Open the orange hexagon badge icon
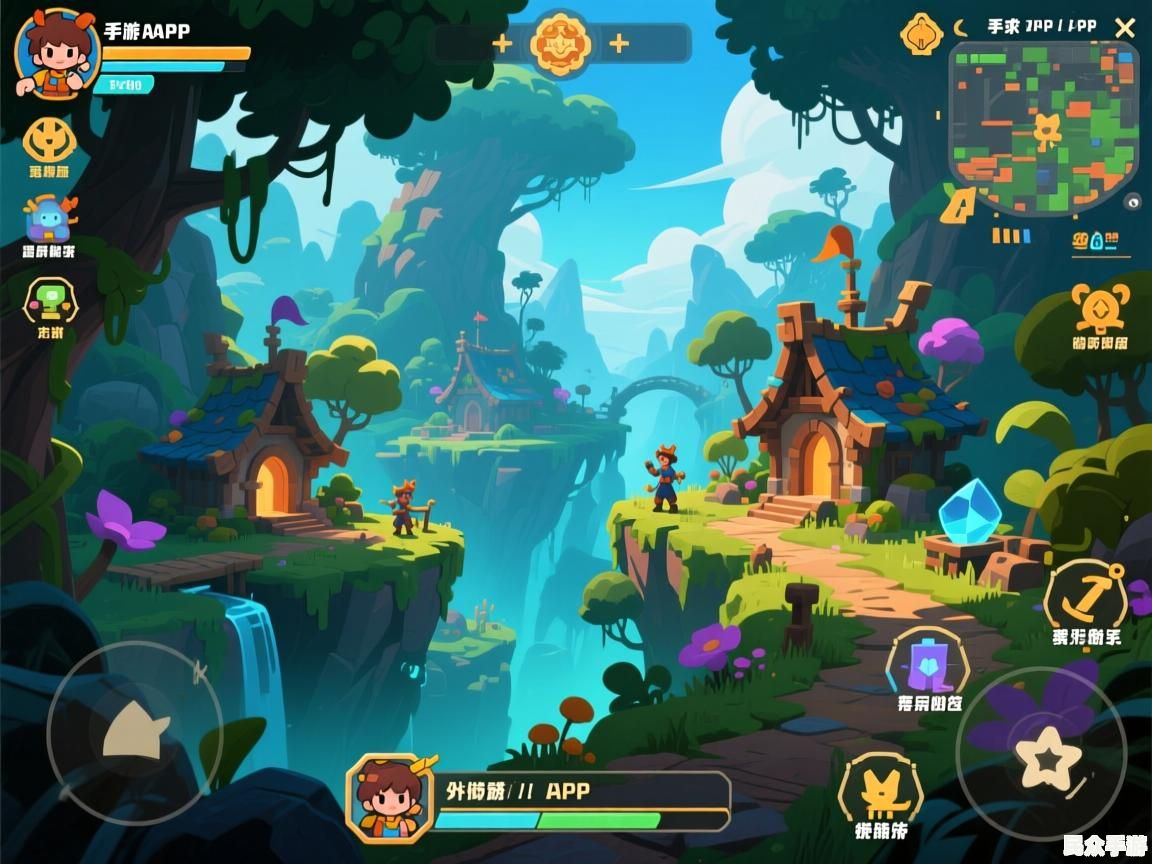Image resolution: width=1152 pixels, height=864 pixels. coord(921,34)
